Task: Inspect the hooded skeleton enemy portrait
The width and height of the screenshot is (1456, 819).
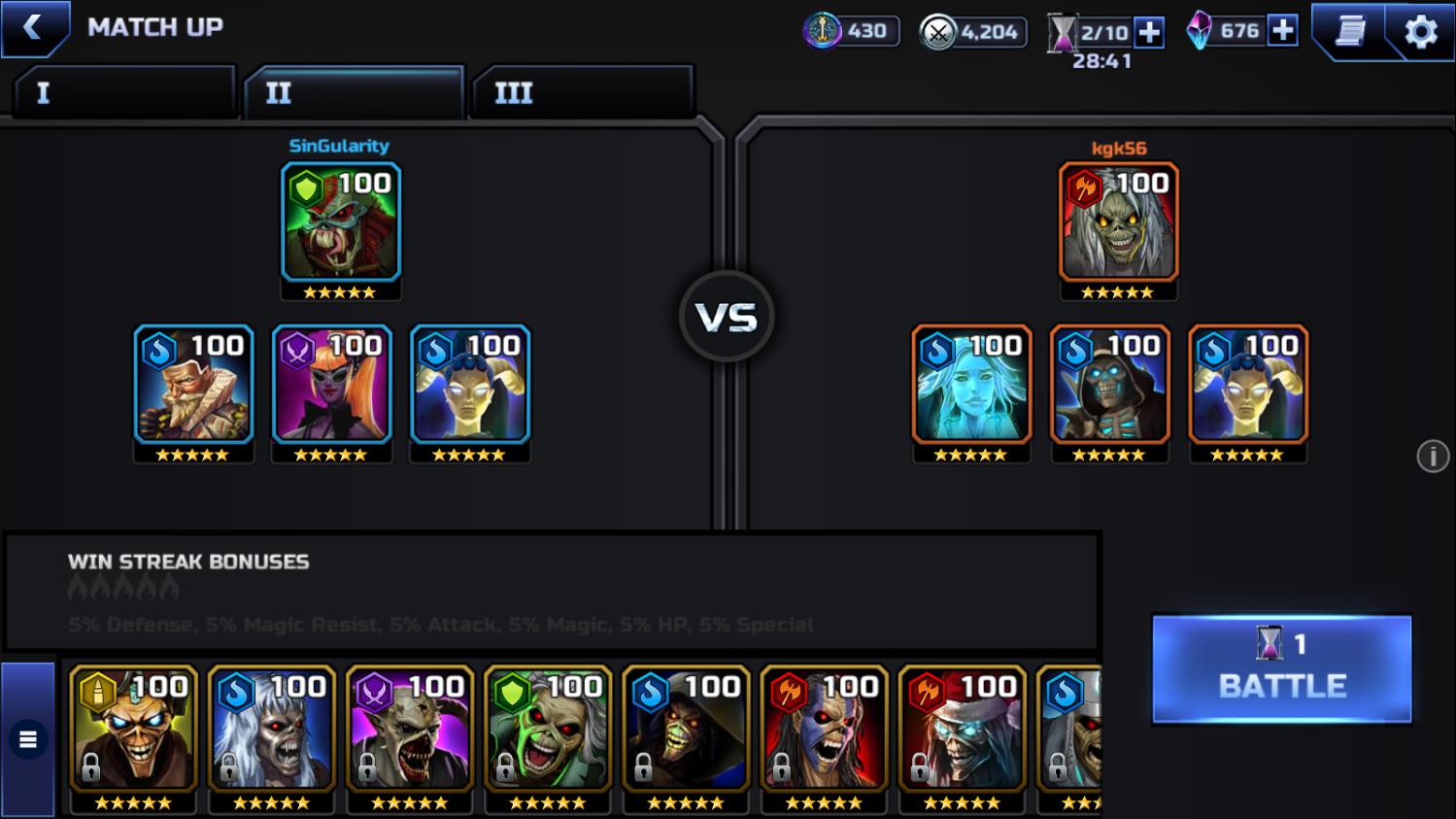Action: point(1109,386)
